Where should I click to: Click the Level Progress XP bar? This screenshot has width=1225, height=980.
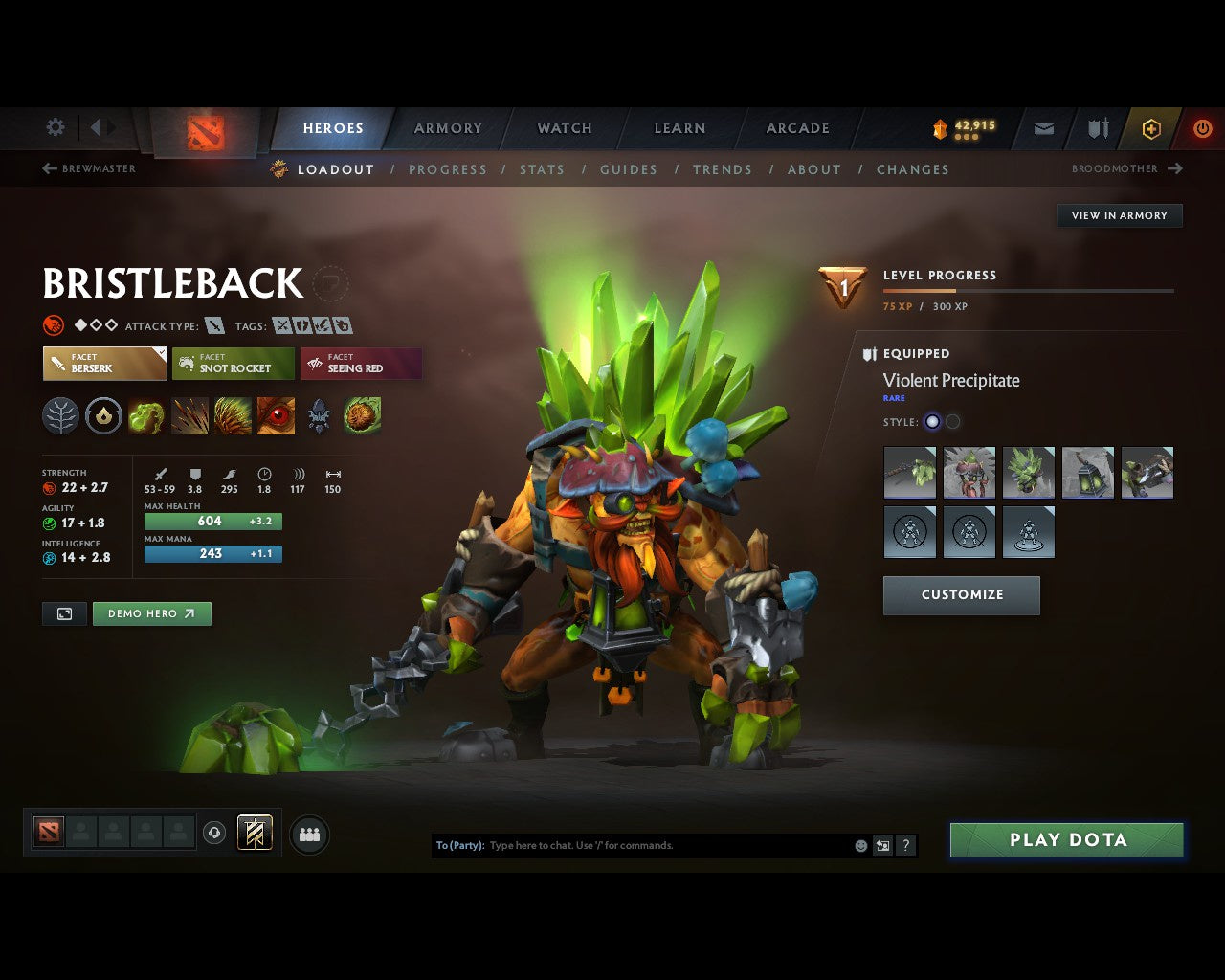1029,291
